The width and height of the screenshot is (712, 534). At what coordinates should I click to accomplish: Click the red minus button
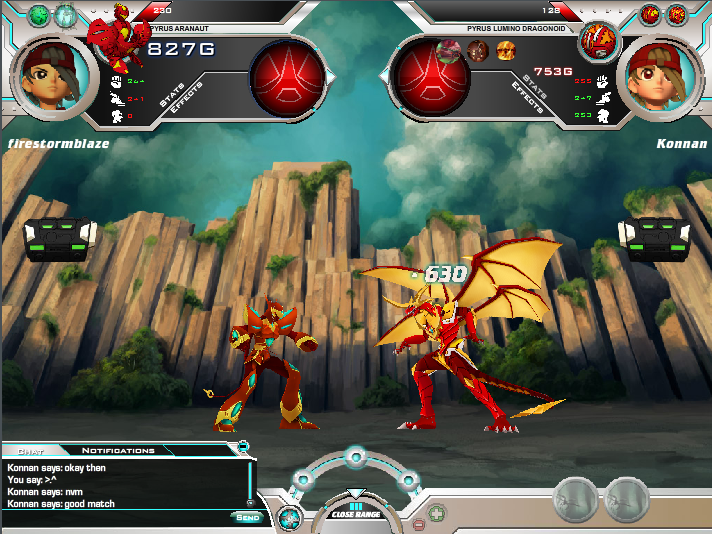click(x=419, y=525)
